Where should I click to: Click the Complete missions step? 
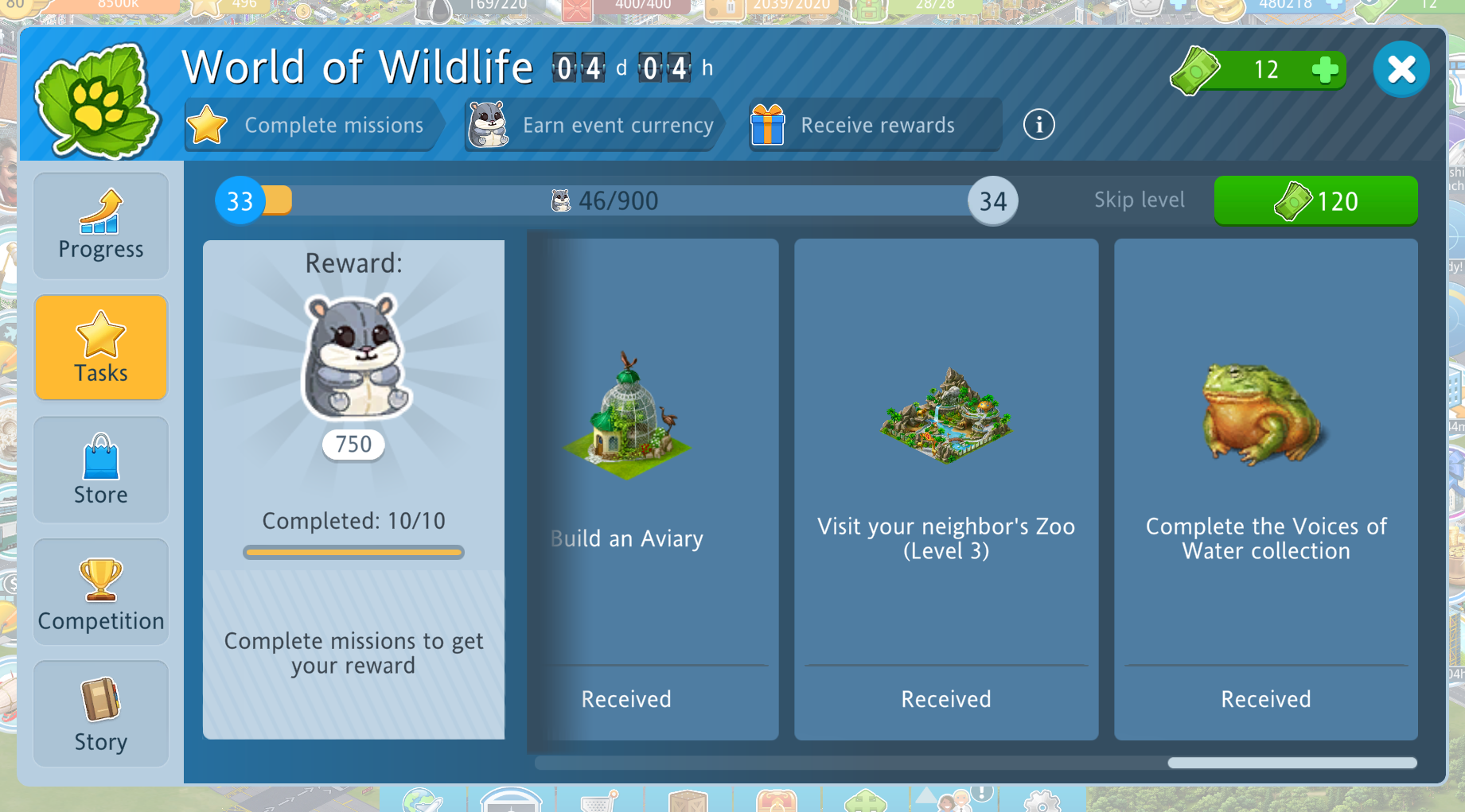coord(312,125)
